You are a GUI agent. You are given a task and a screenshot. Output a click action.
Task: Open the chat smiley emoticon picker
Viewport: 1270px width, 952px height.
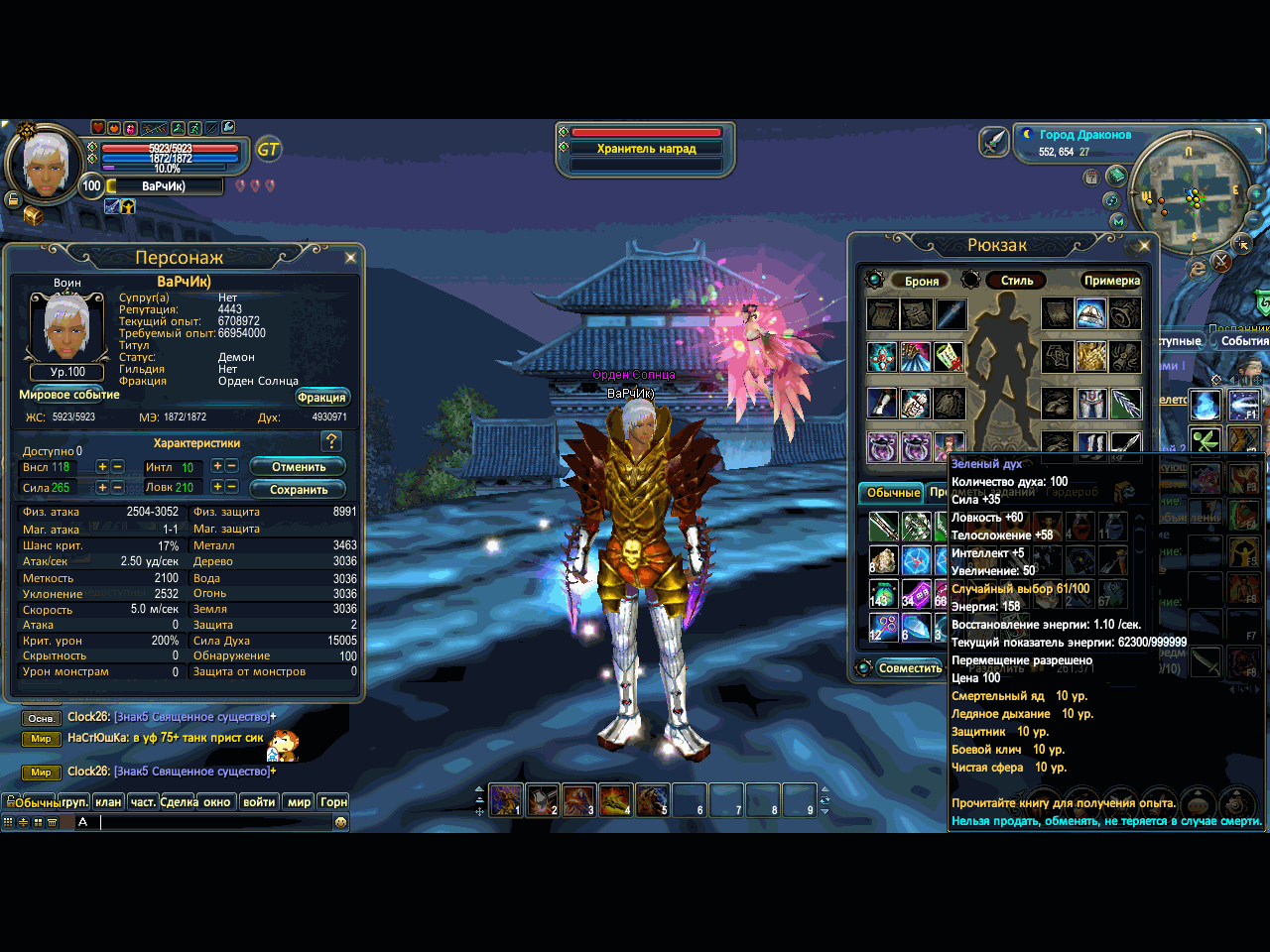click(x=341, y=822)
